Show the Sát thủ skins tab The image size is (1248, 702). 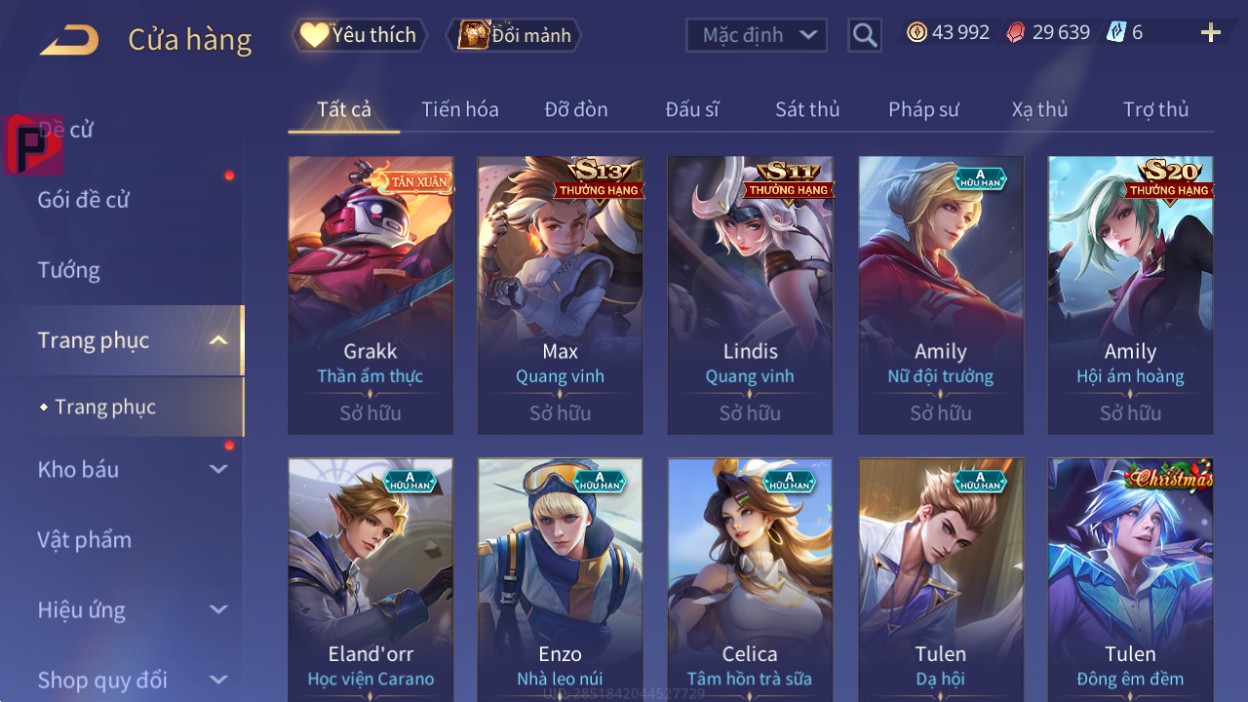(x=807, y=109)
